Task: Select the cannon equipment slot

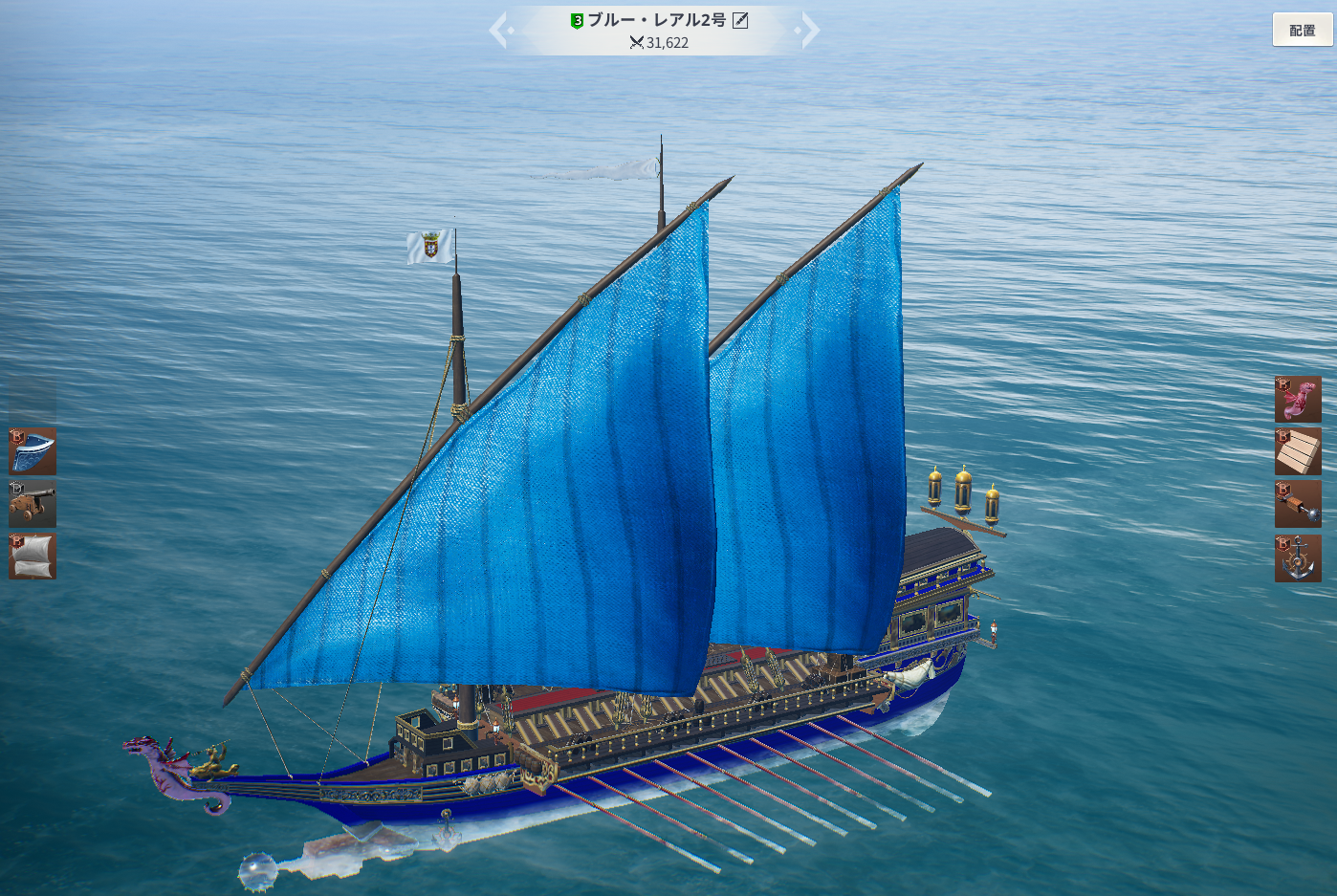Action: pos(33,504)
